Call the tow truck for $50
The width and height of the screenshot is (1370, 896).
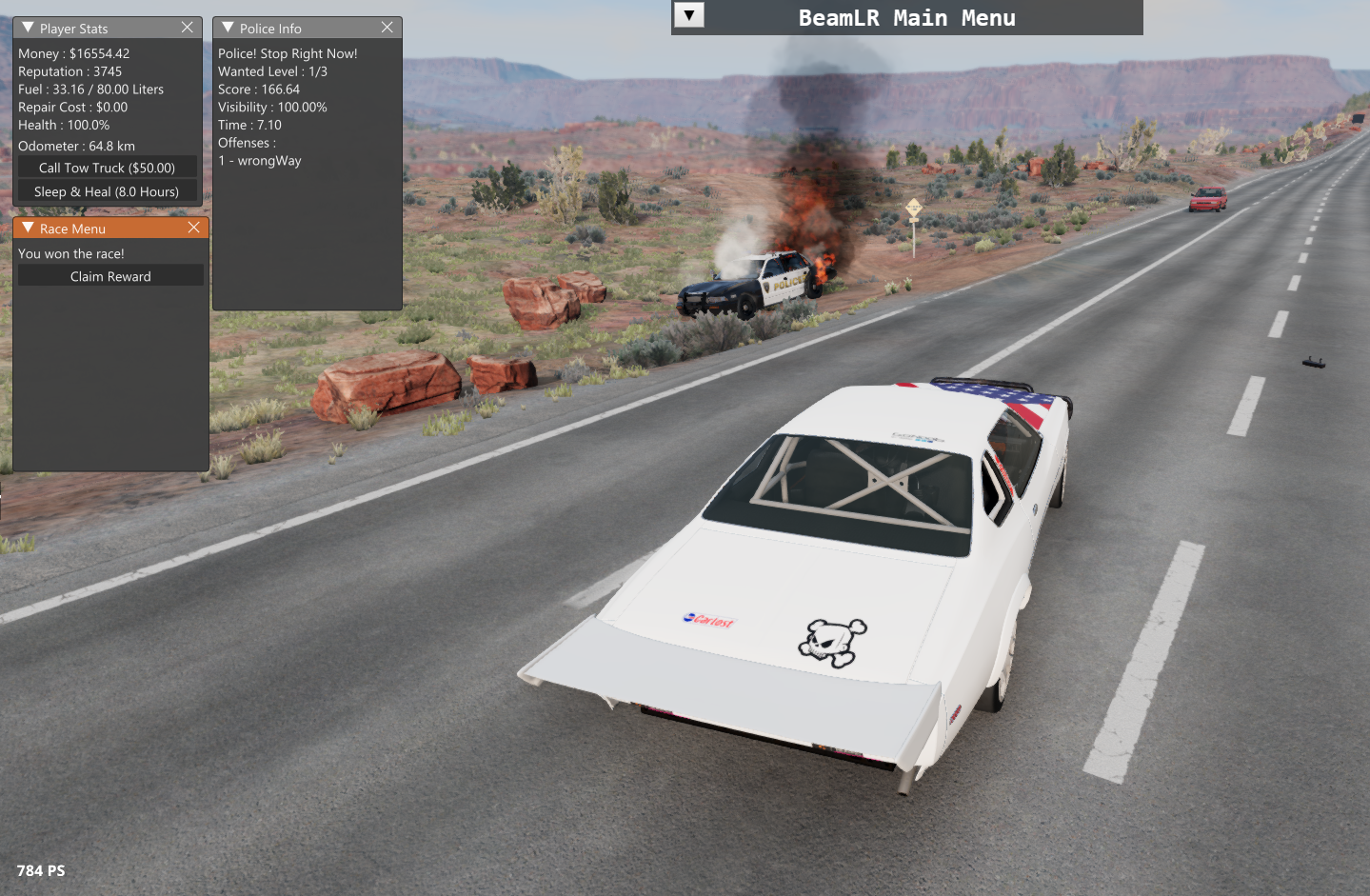[108, 168]
